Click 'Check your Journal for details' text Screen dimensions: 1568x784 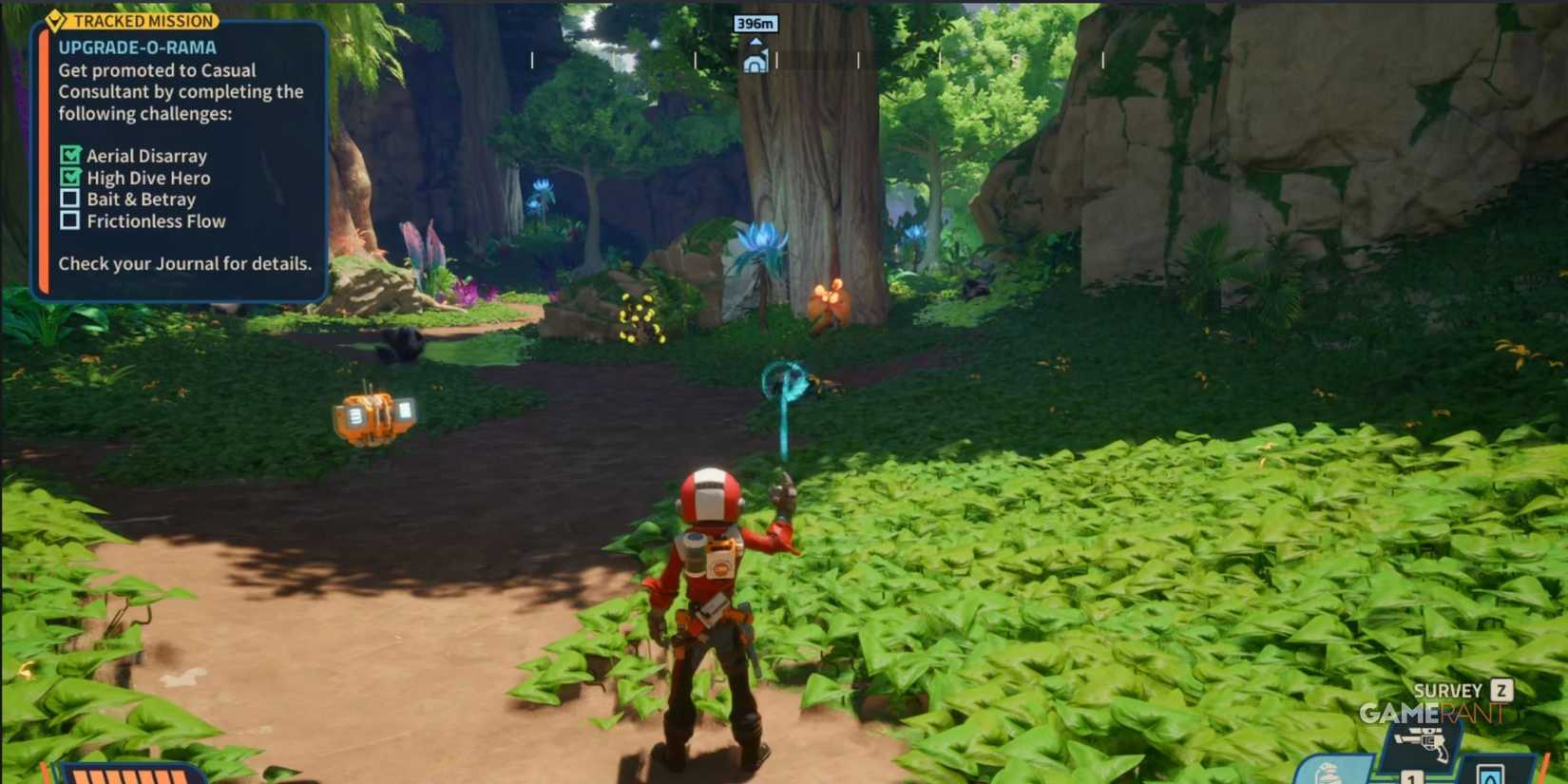click(184, 263)
